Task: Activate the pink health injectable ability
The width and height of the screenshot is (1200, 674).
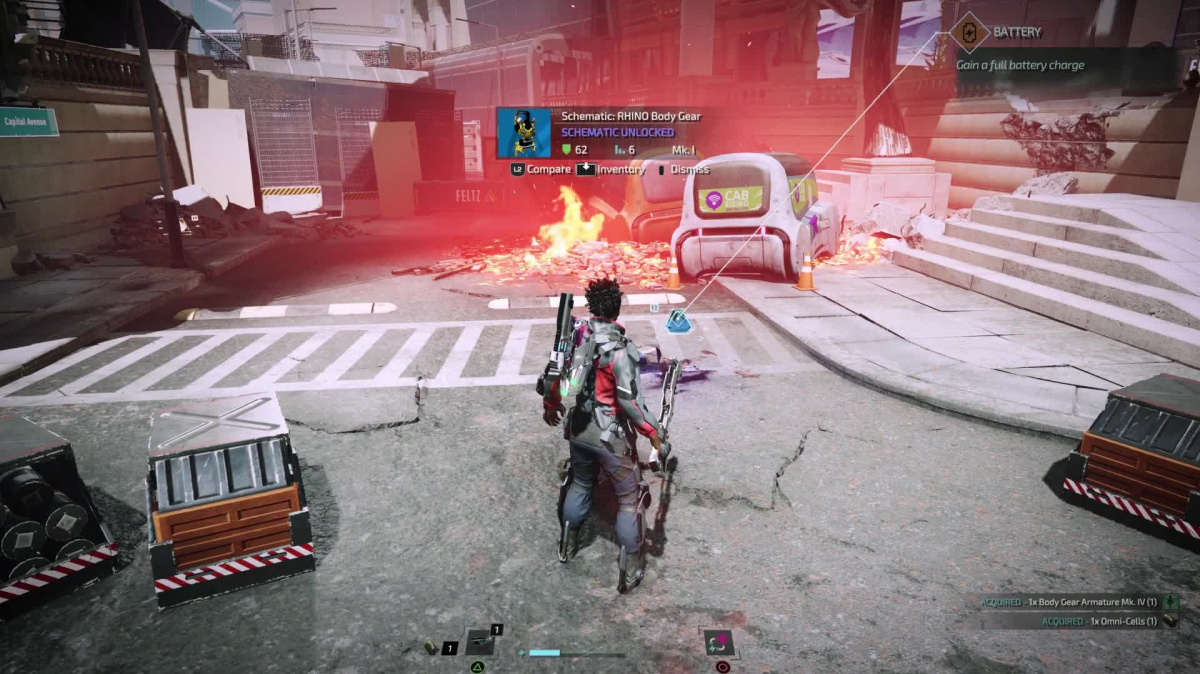Action: coord(718,641)
